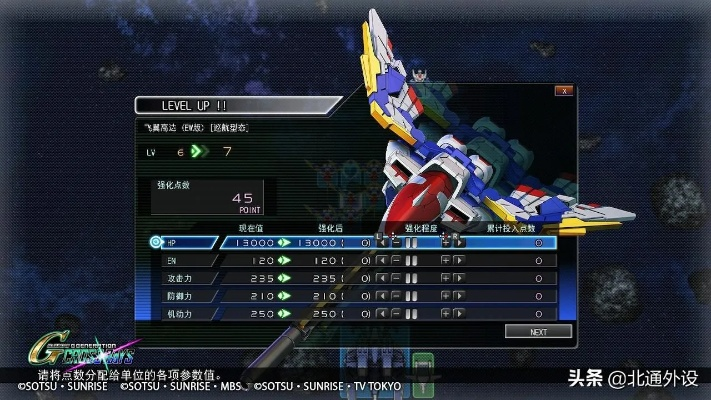The height and width of the screenshot is (400, 711).
Task: Close the level up window with X
Action: coord(564,90)
